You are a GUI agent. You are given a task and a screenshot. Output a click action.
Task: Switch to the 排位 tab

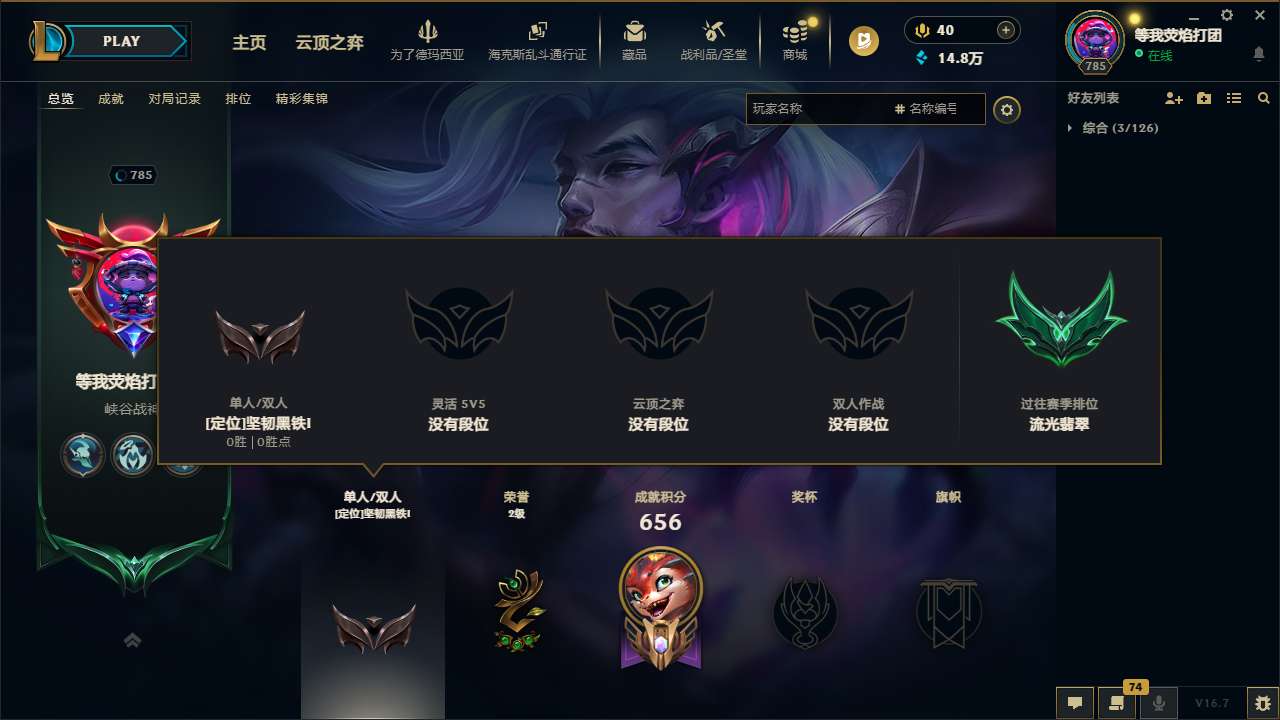238,98
